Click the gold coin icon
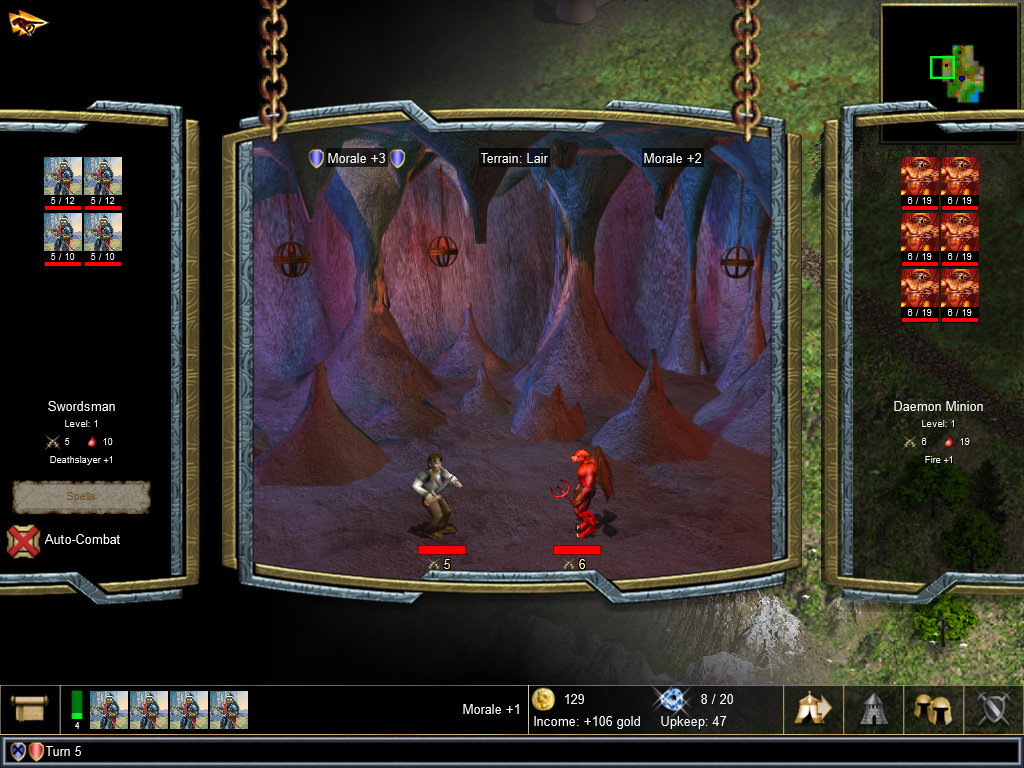Image resolution: width=1024 pixels, height=768 pixels. click(544, 699)
